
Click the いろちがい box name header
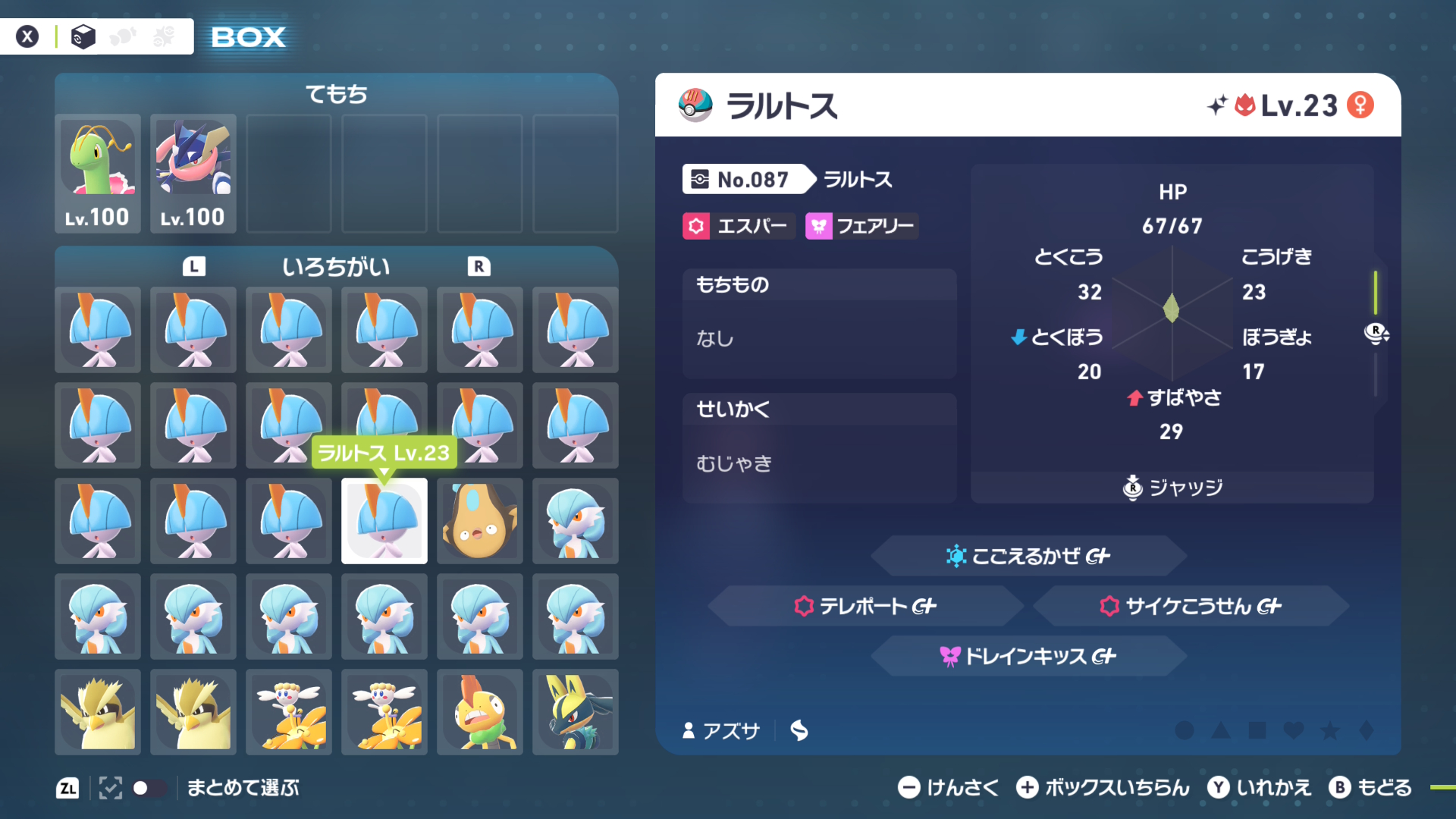point(336,266)
